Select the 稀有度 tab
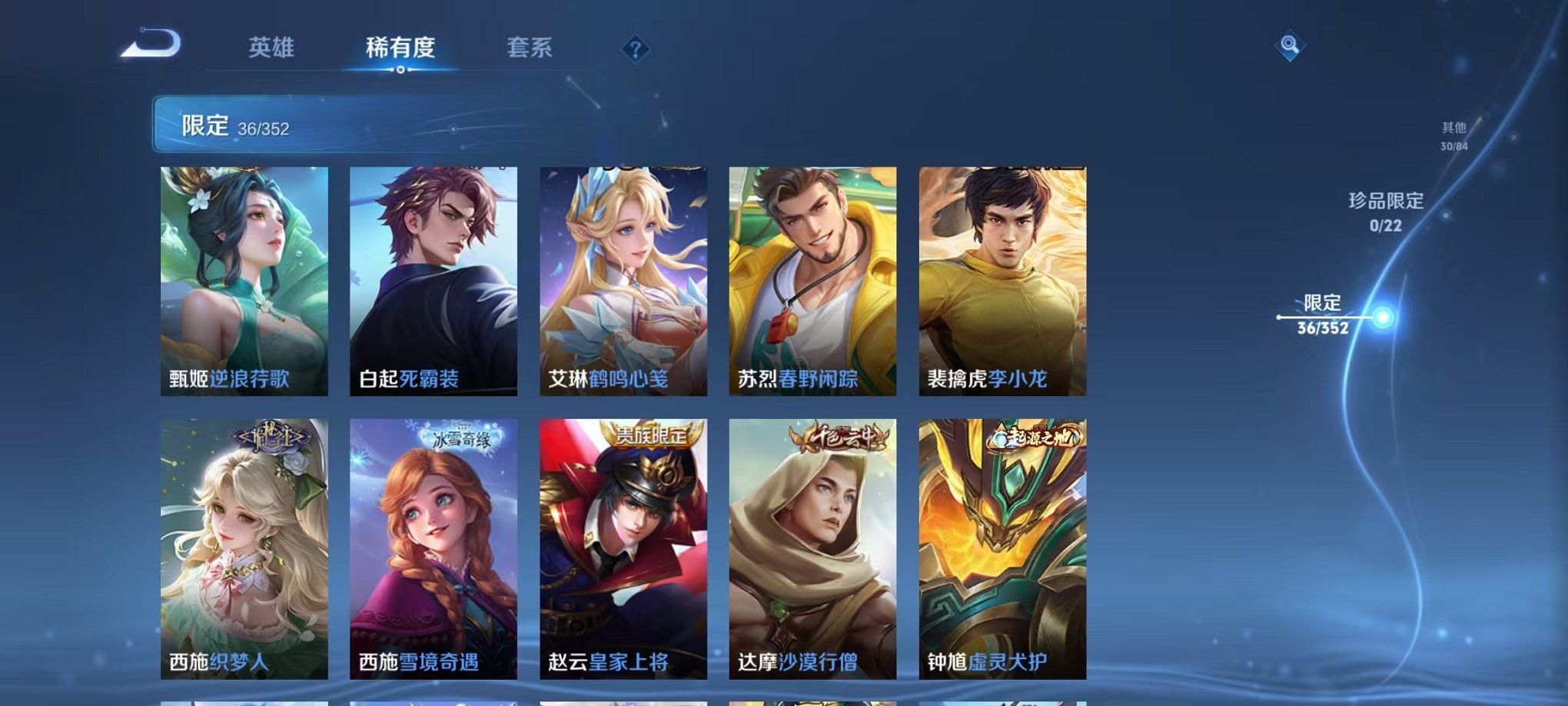This screenshot has width=1568, height=706. (x=399, y=48)
